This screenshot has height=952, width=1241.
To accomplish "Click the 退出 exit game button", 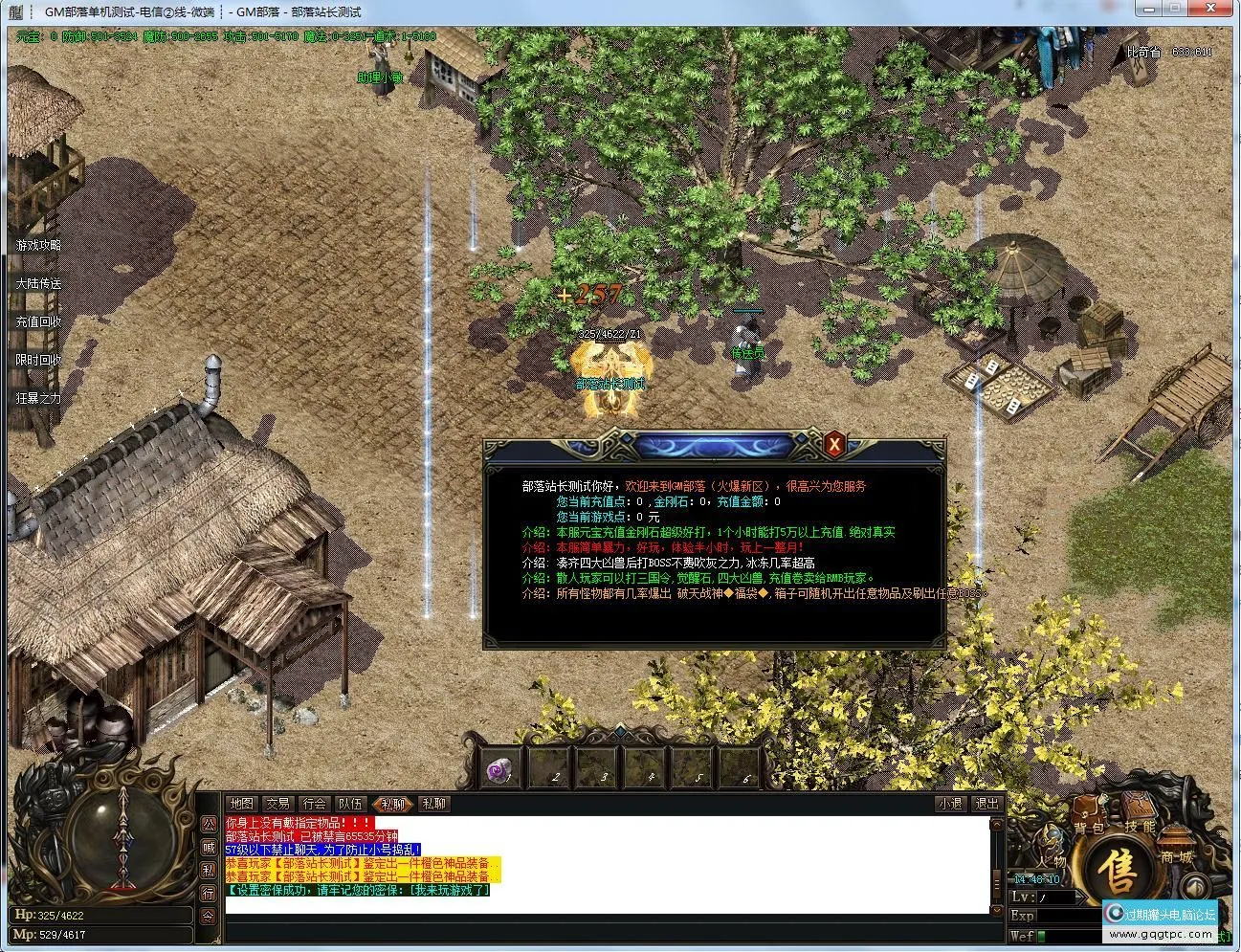I will pos(986,804).
